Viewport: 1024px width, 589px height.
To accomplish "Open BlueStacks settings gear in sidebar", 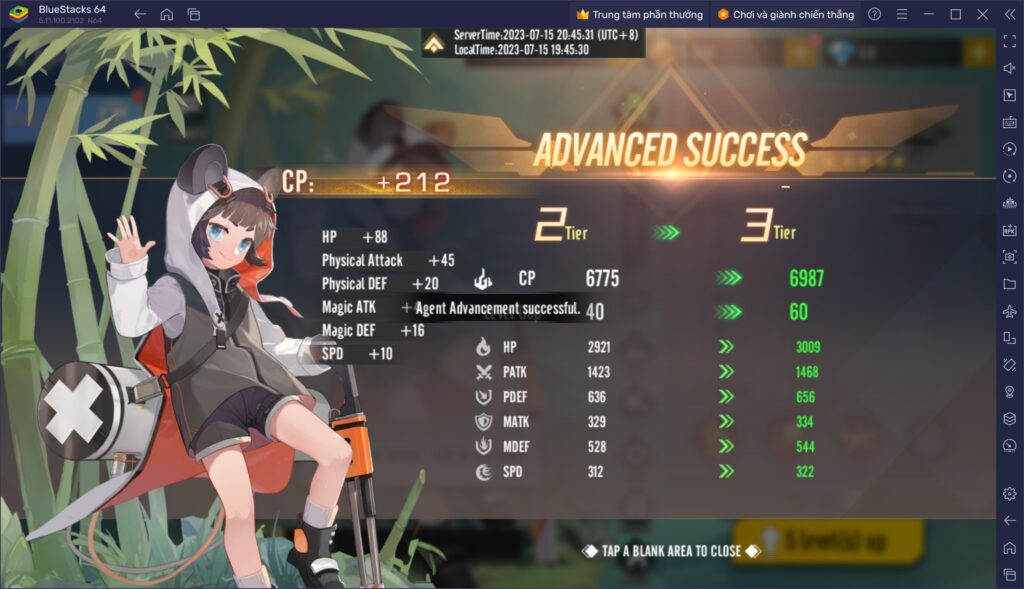I will [1009, 493].
